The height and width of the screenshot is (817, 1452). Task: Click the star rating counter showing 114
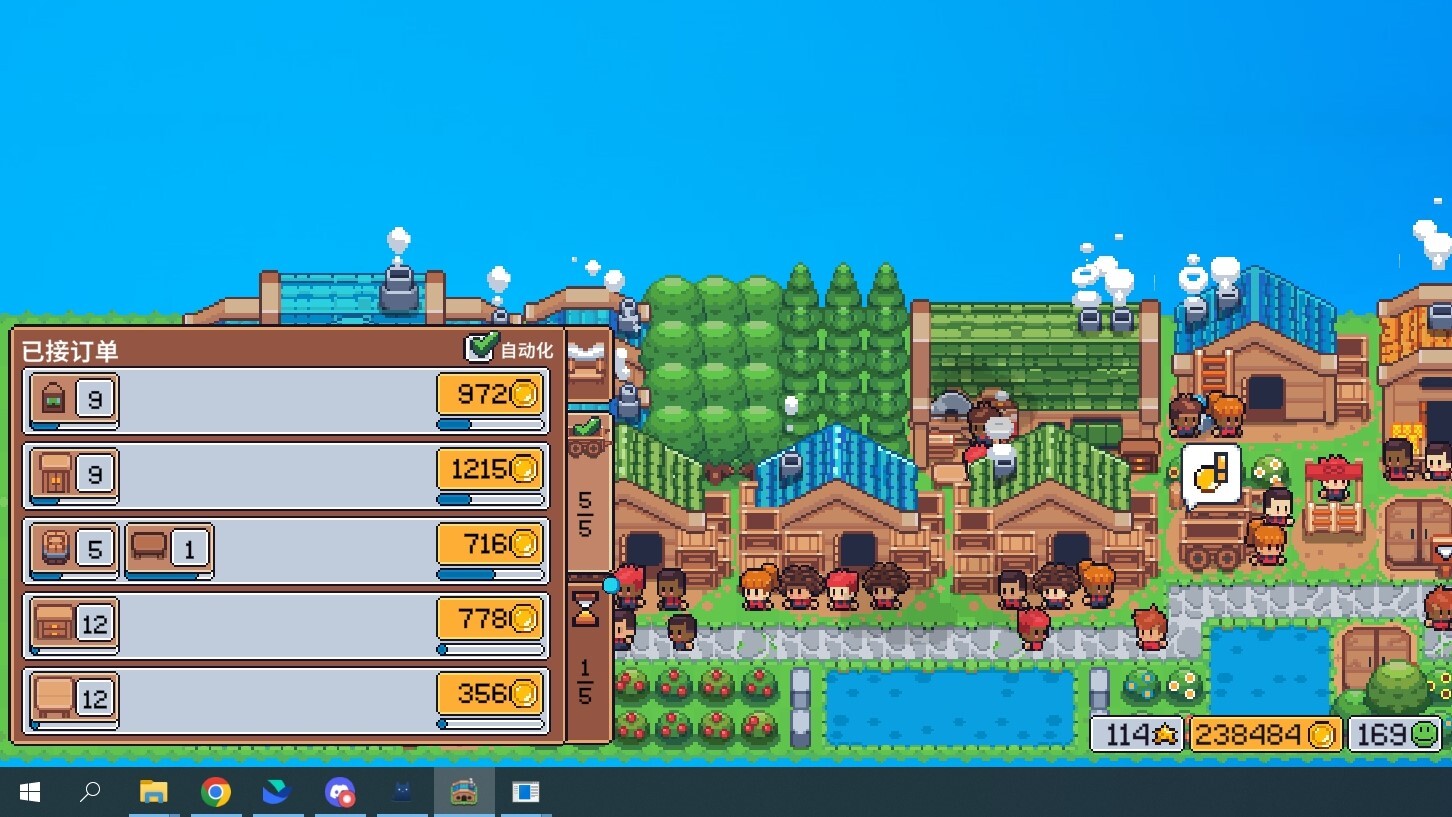(x=1136, y=733)
